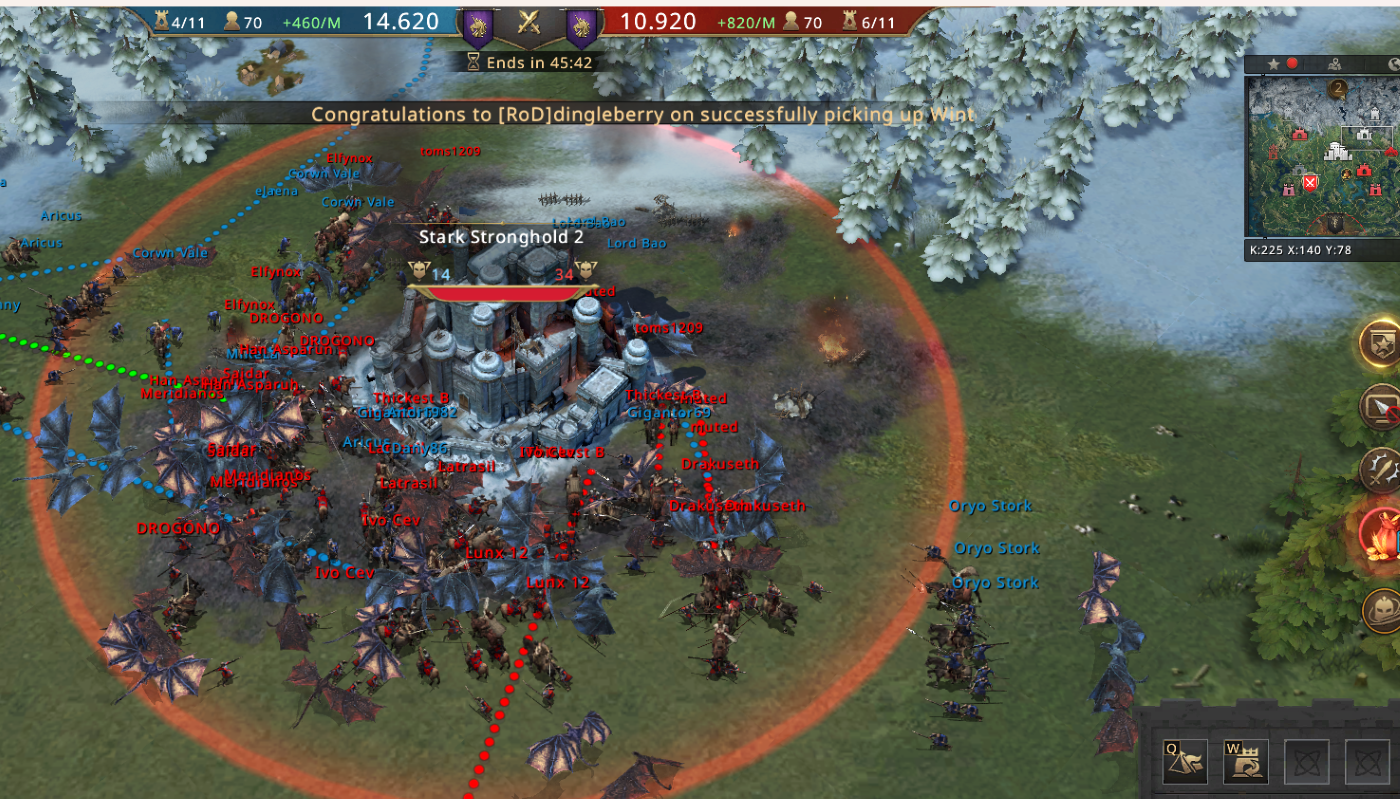1400x799 pixels.
Task: Select the Stark Stronghold 2 name banner
Action: click(x=500, y=237)
